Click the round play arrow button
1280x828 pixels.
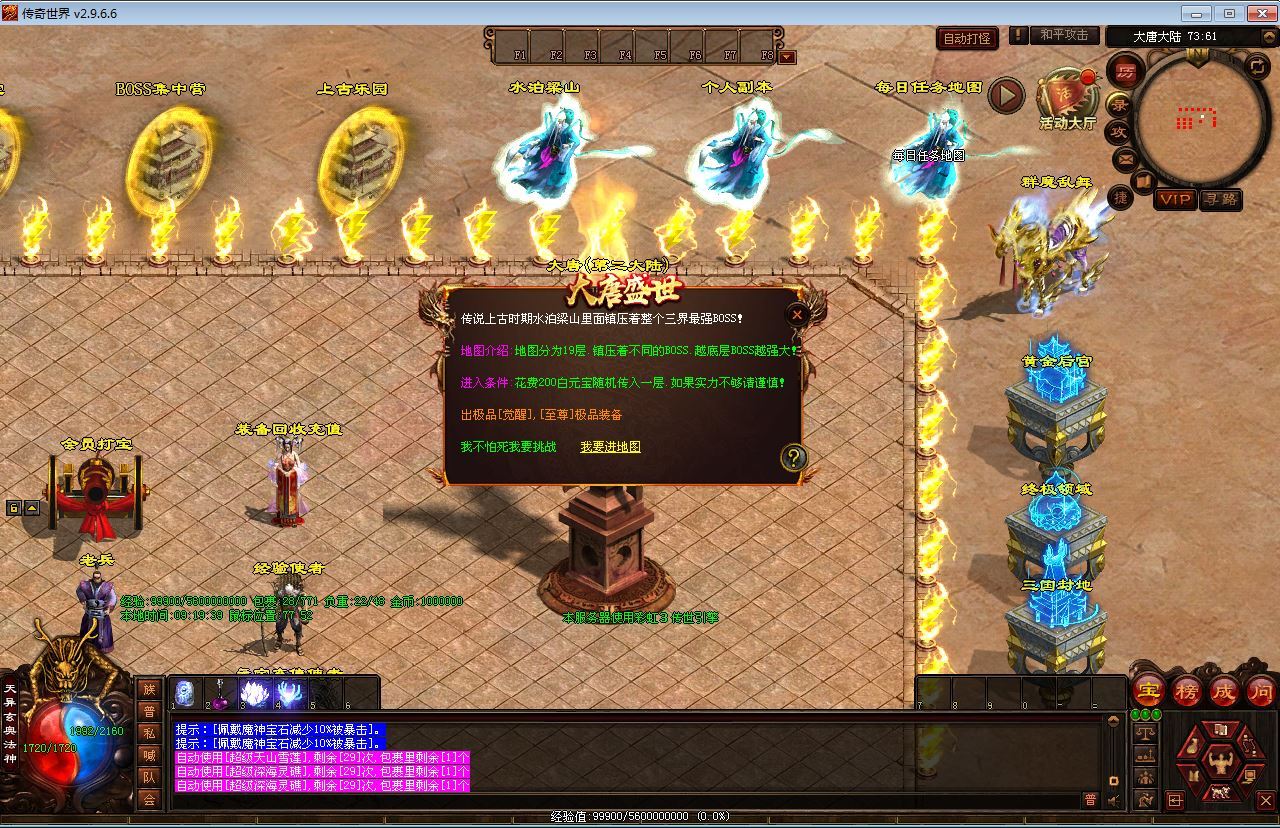coord(1006,96)
